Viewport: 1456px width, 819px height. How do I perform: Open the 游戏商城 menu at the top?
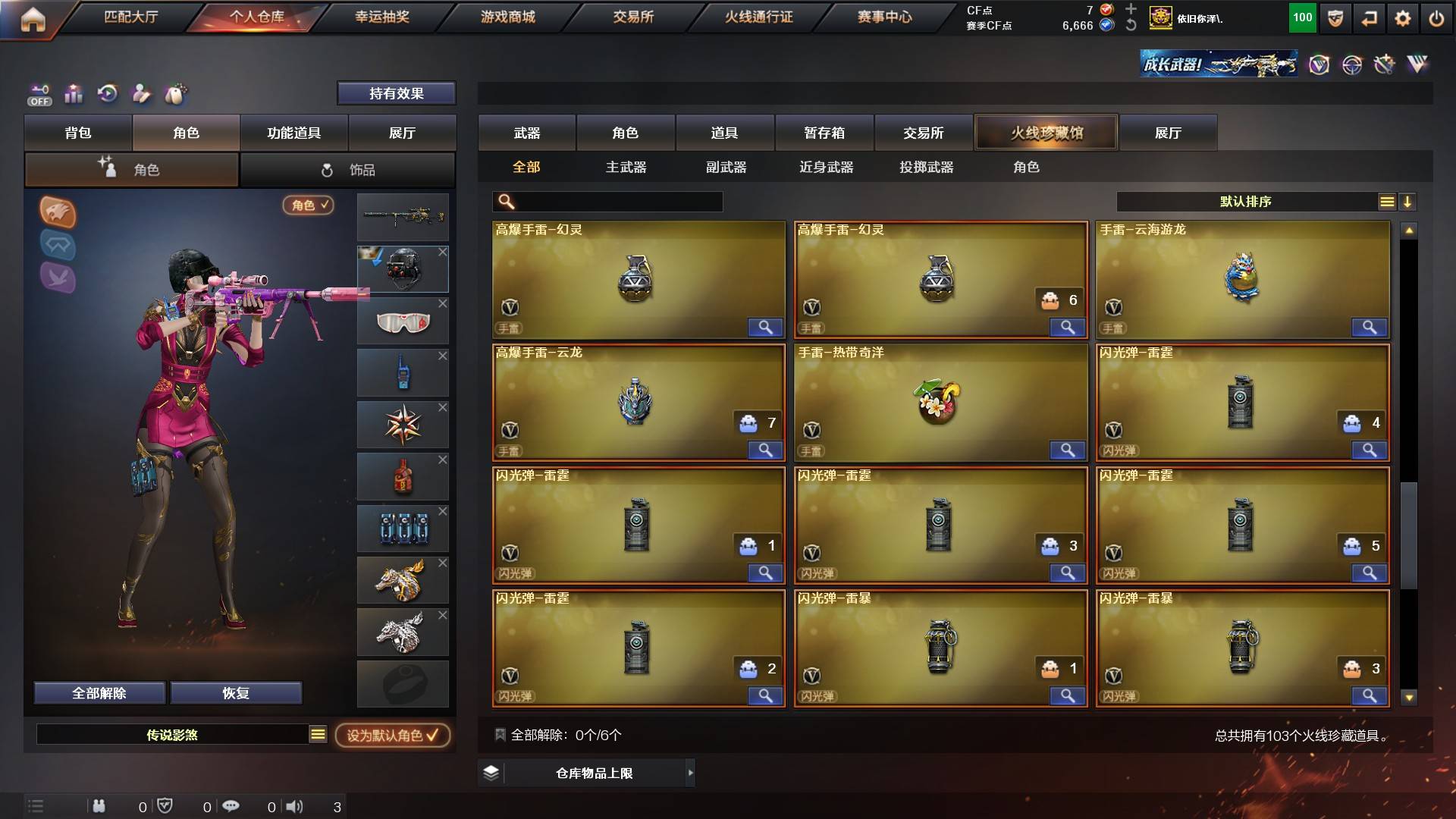click(x=507, y=16)
